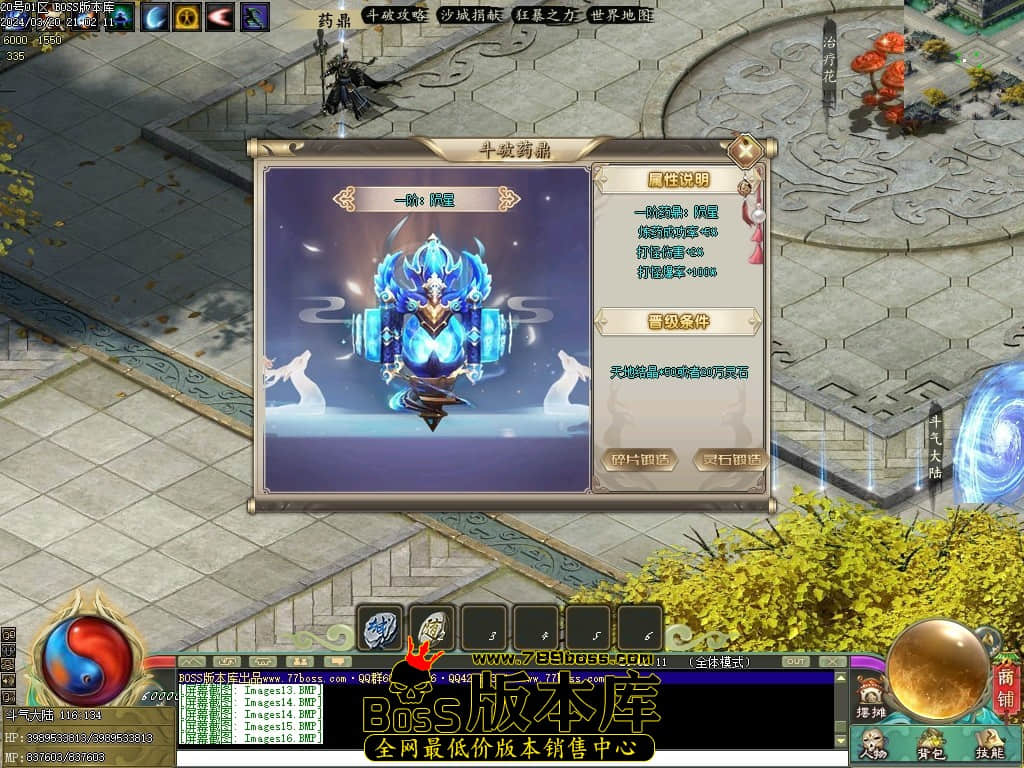Close the 斗破药鼎 panel

click(745, 152)
